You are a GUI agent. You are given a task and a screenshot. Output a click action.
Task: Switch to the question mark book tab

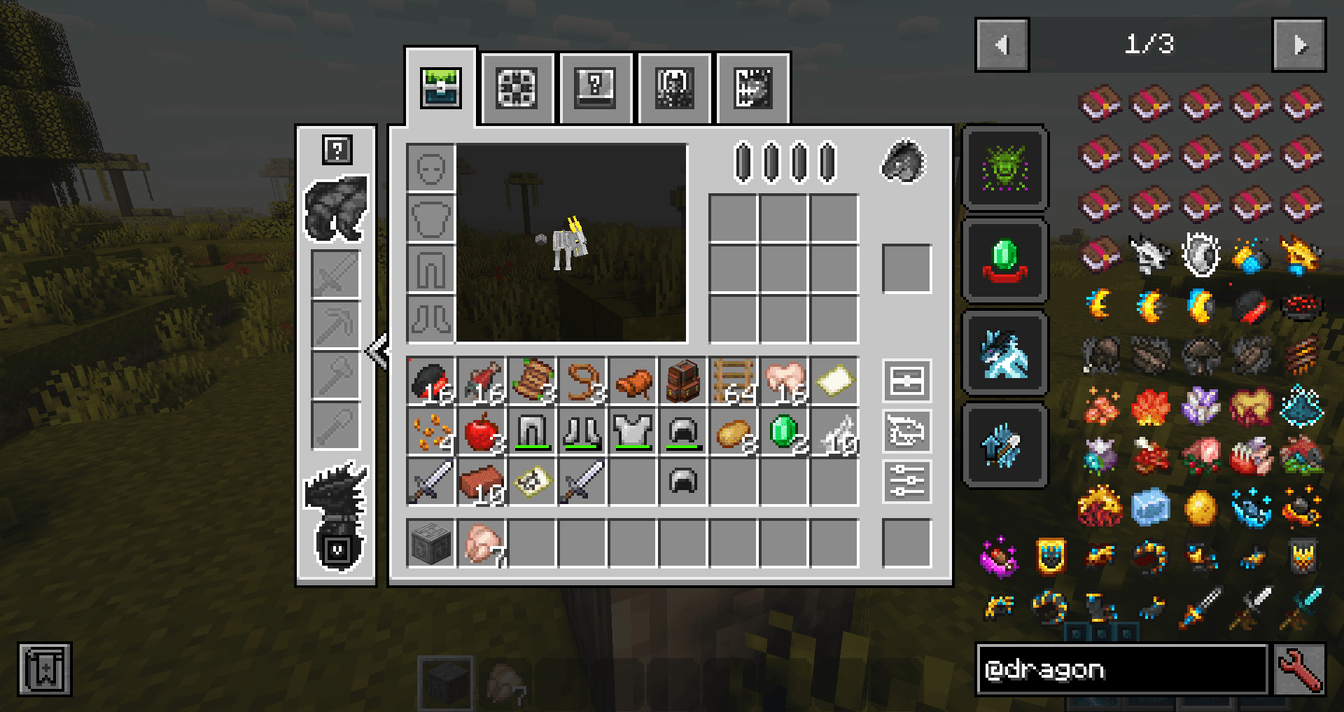tap(595, 88)
